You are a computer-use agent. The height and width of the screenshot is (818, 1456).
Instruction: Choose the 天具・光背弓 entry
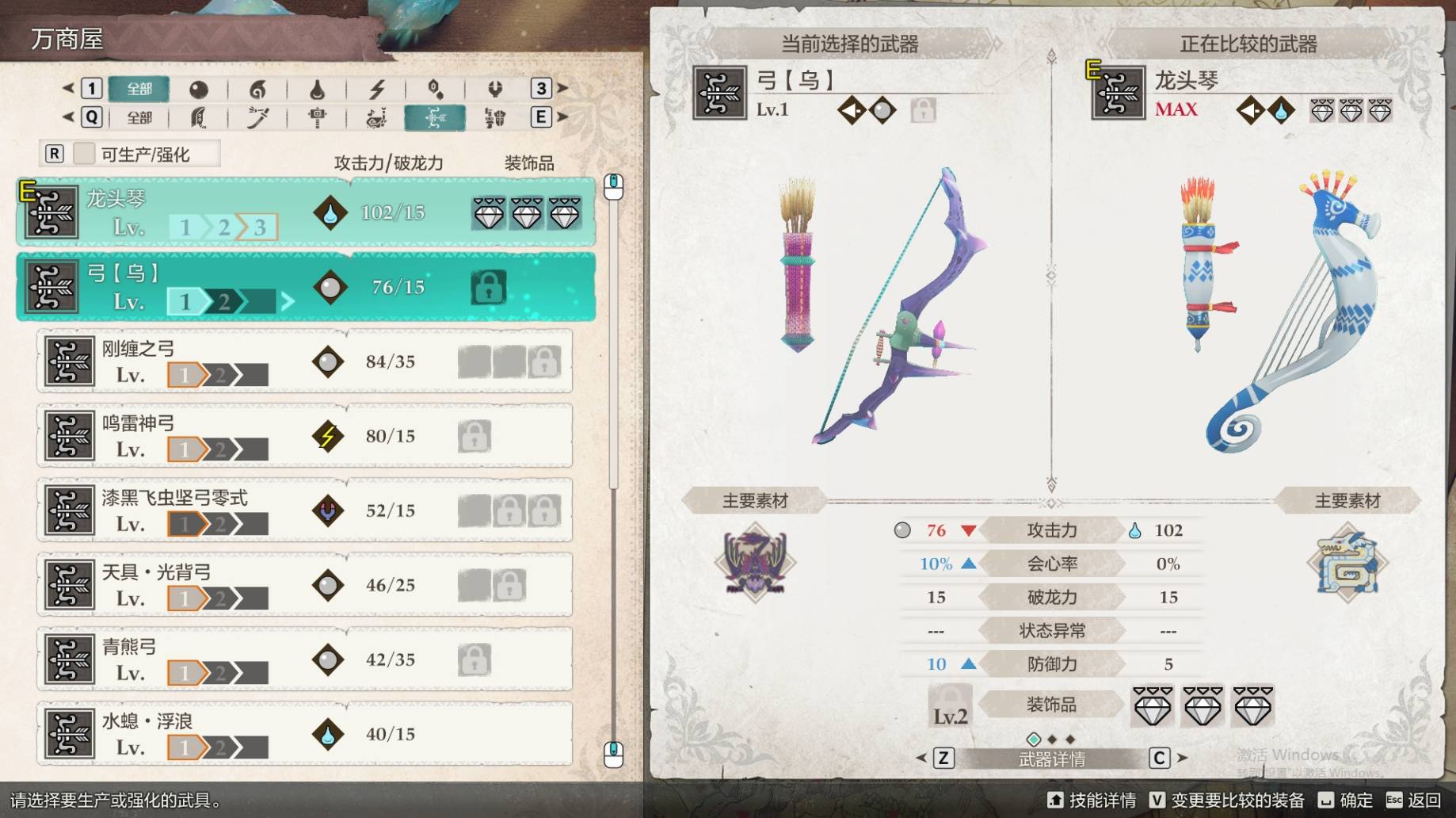[305, 585]
